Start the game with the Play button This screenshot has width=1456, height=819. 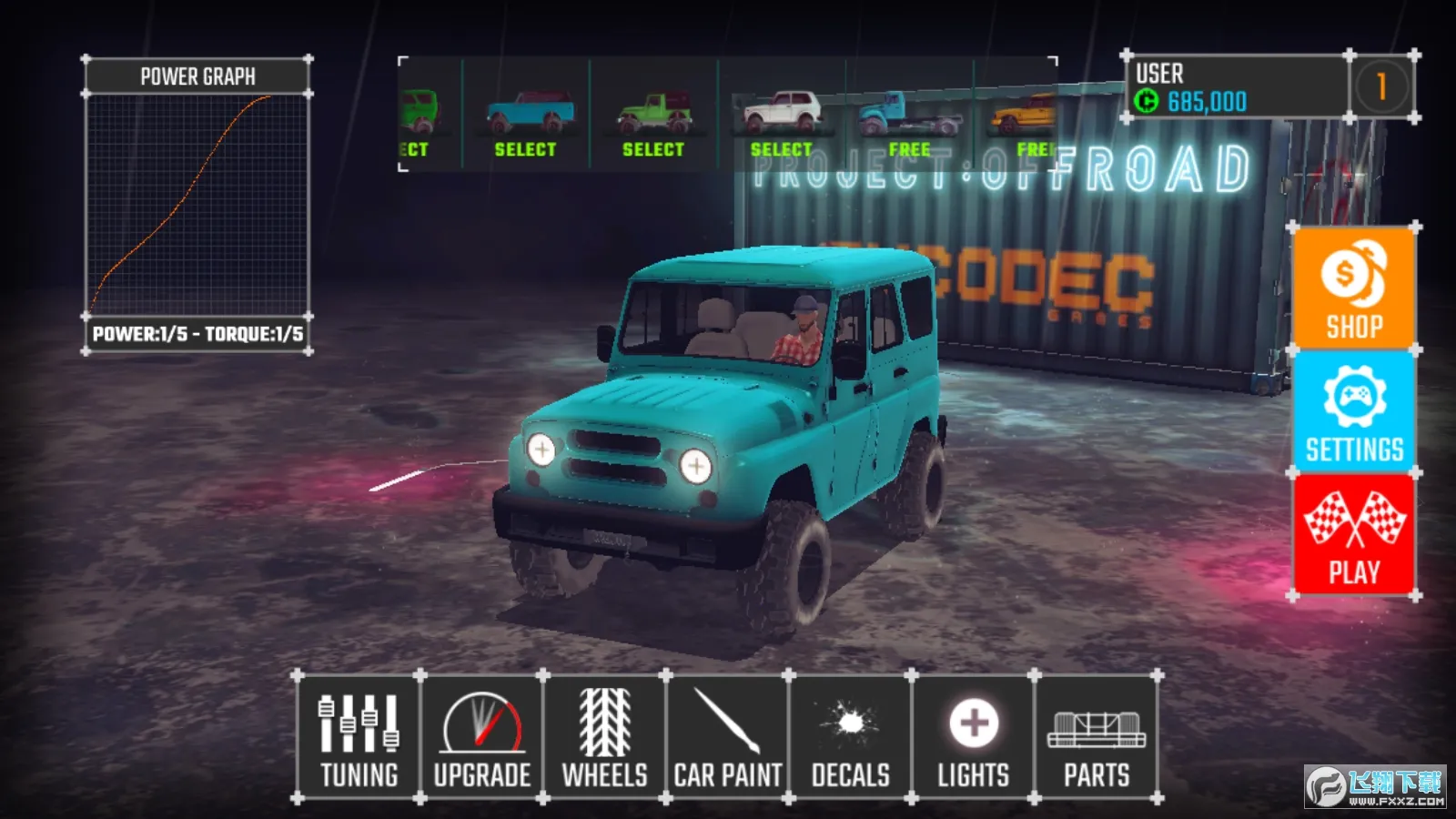[1354, 535]
